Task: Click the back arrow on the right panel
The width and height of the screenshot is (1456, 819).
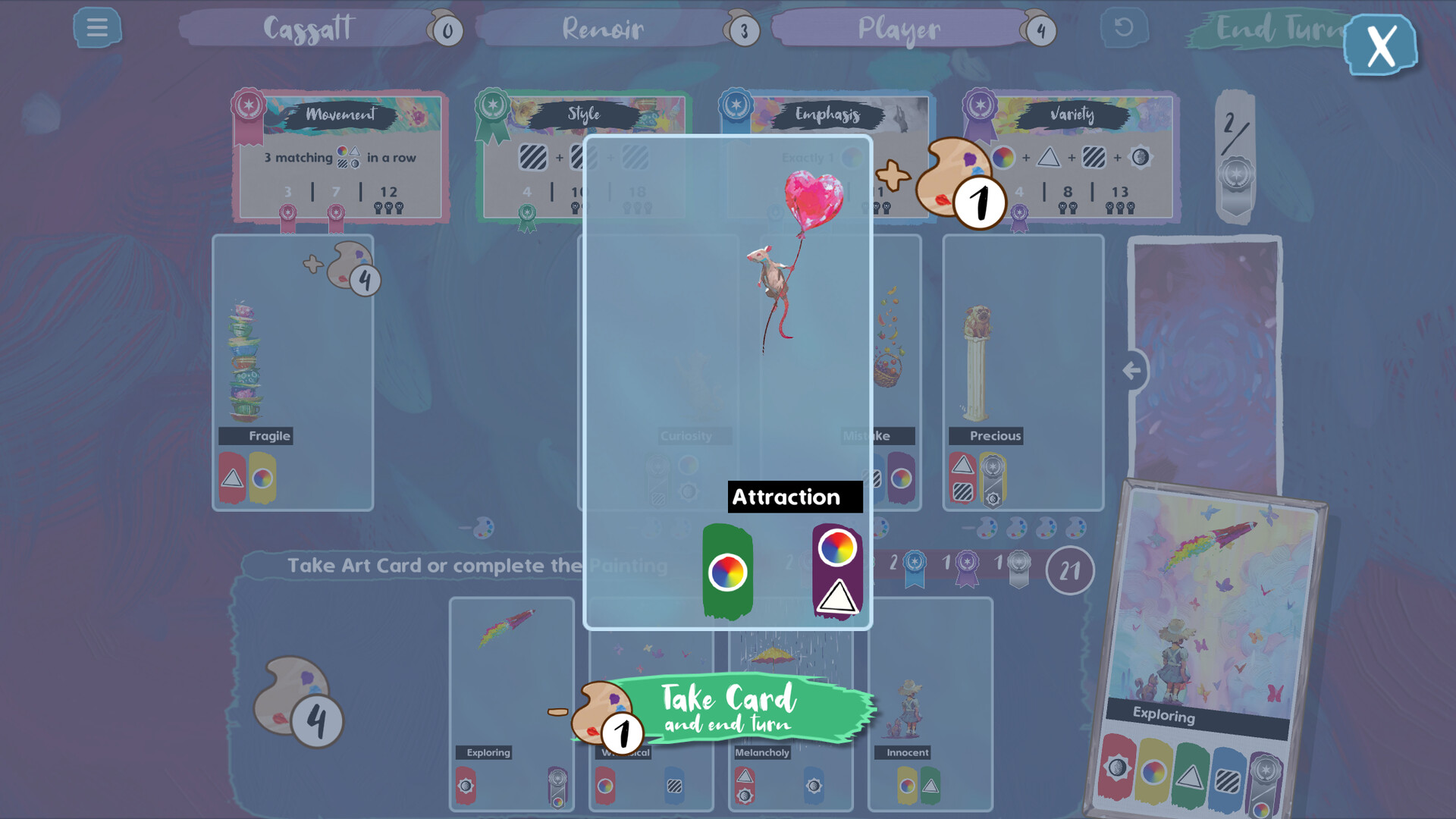Action: 1134,369
